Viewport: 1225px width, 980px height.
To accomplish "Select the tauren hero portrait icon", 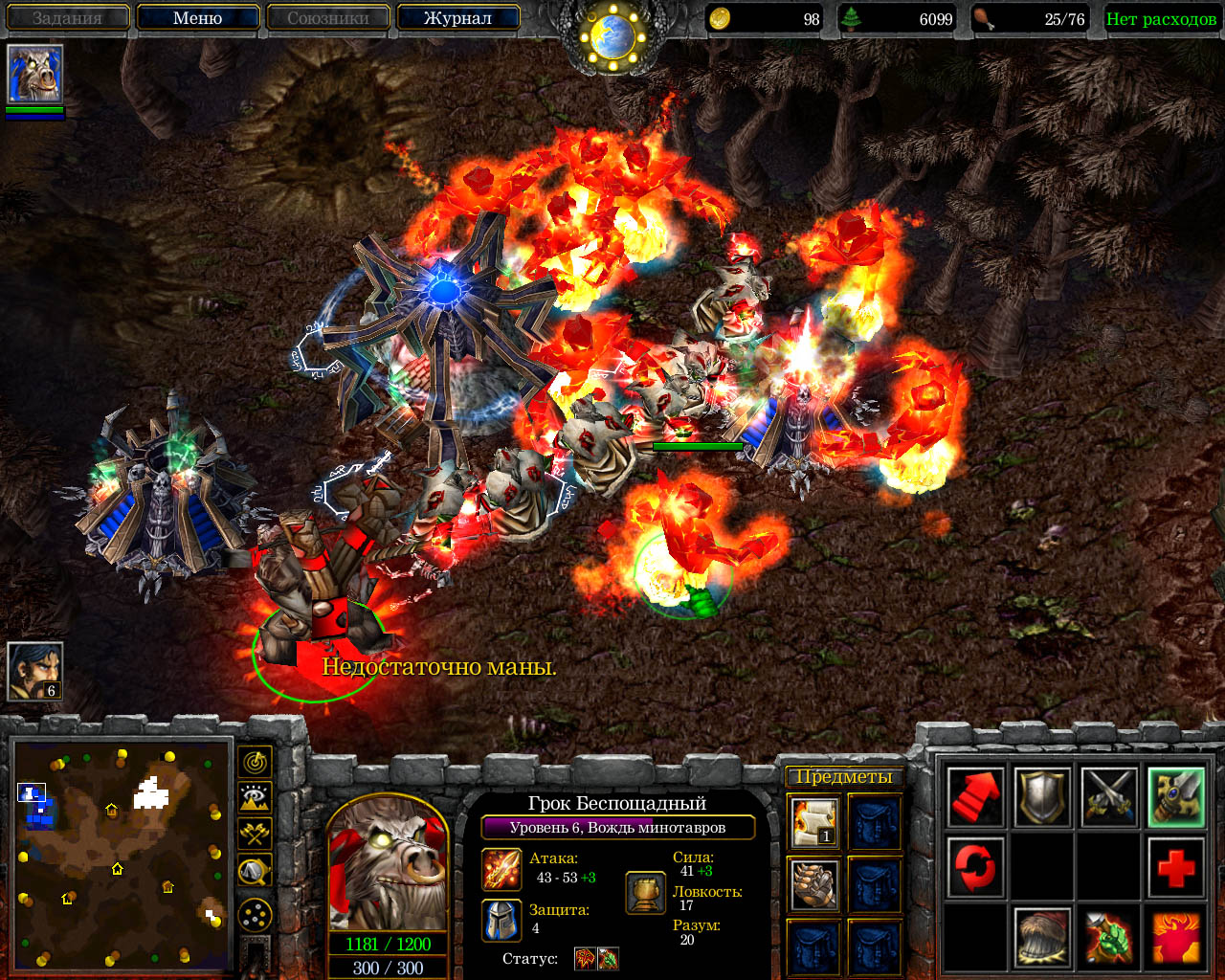I will (x=35, y=74).
